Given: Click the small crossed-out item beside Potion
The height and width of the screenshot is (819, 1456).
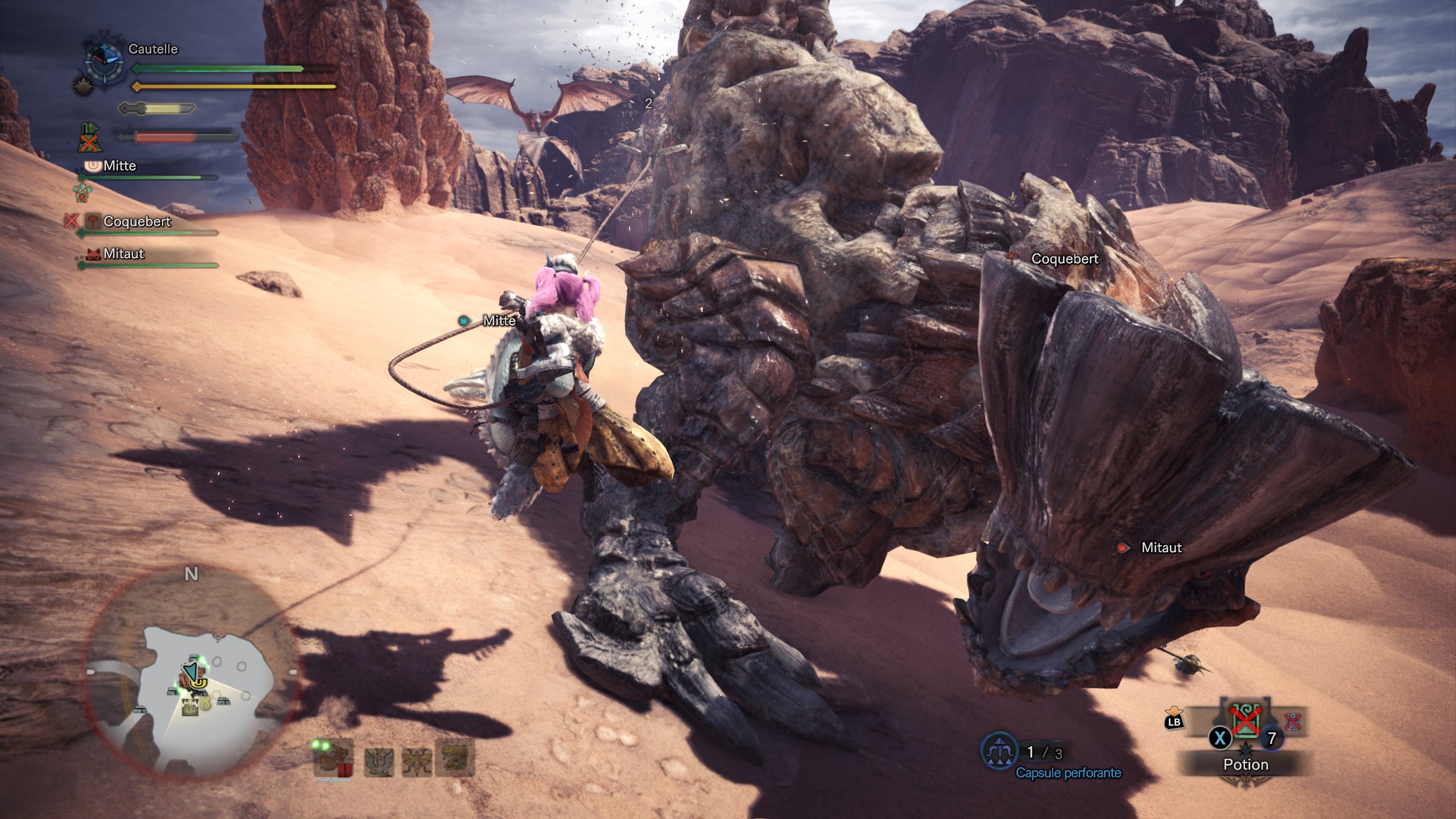Looking at the screenshot, I should coord(1292,722).
